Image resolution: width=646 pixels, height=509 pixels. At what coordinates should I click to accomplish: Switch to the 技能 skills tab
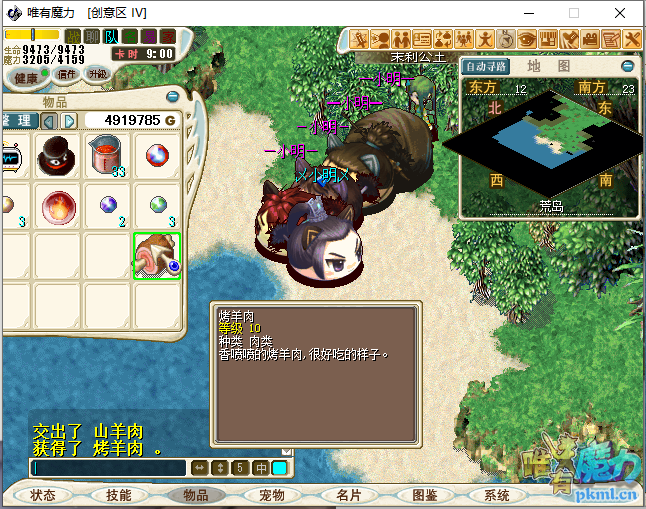[118, 495]
